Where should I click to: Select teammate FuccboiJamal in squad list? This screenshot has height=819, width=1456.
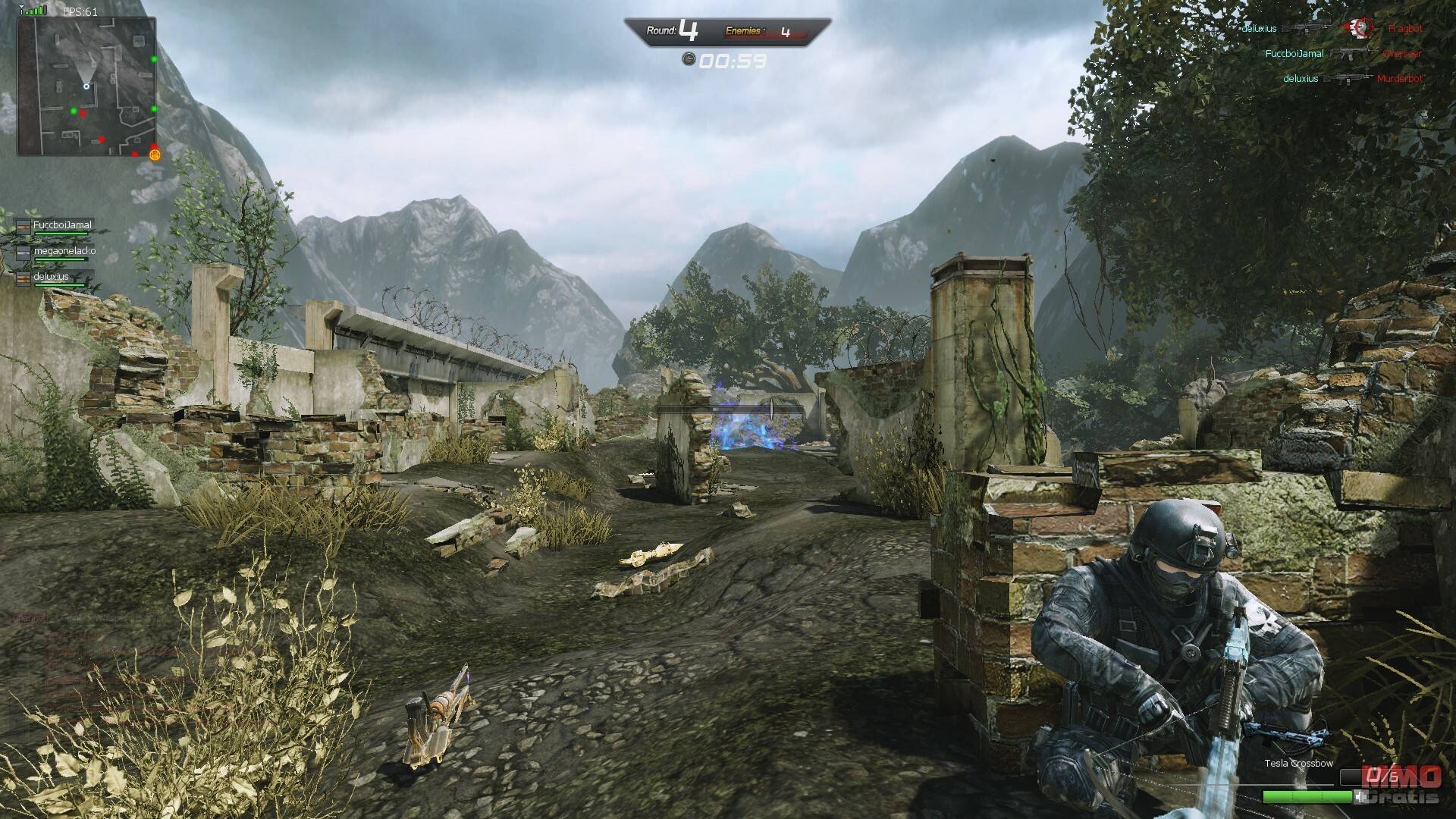point(61,225)
